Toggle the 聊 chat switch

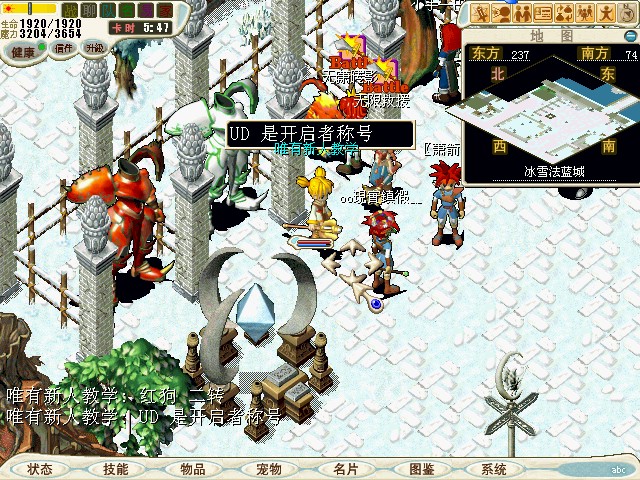click(88, 9)
